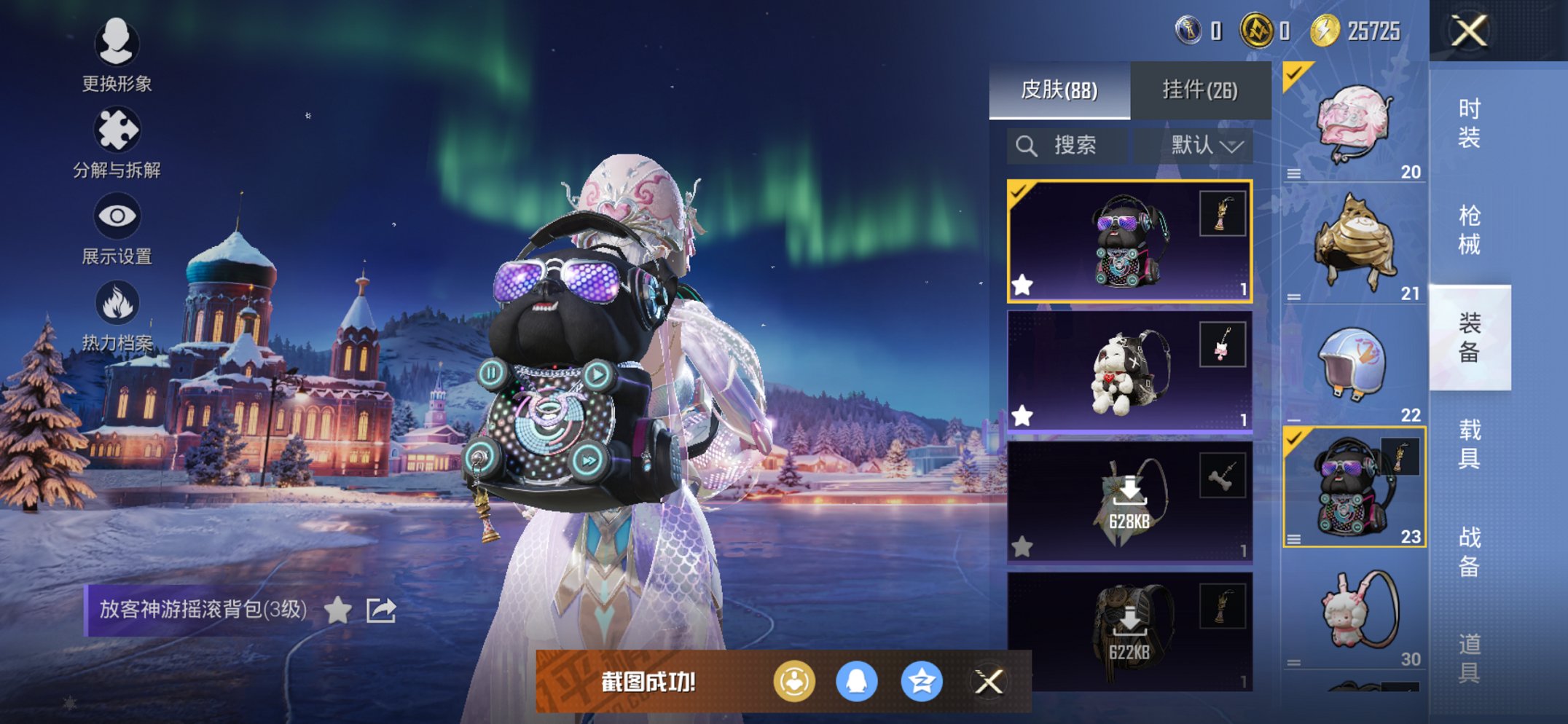
Task: Favorite the backpack using star beside name
Action: pos(338,610)
